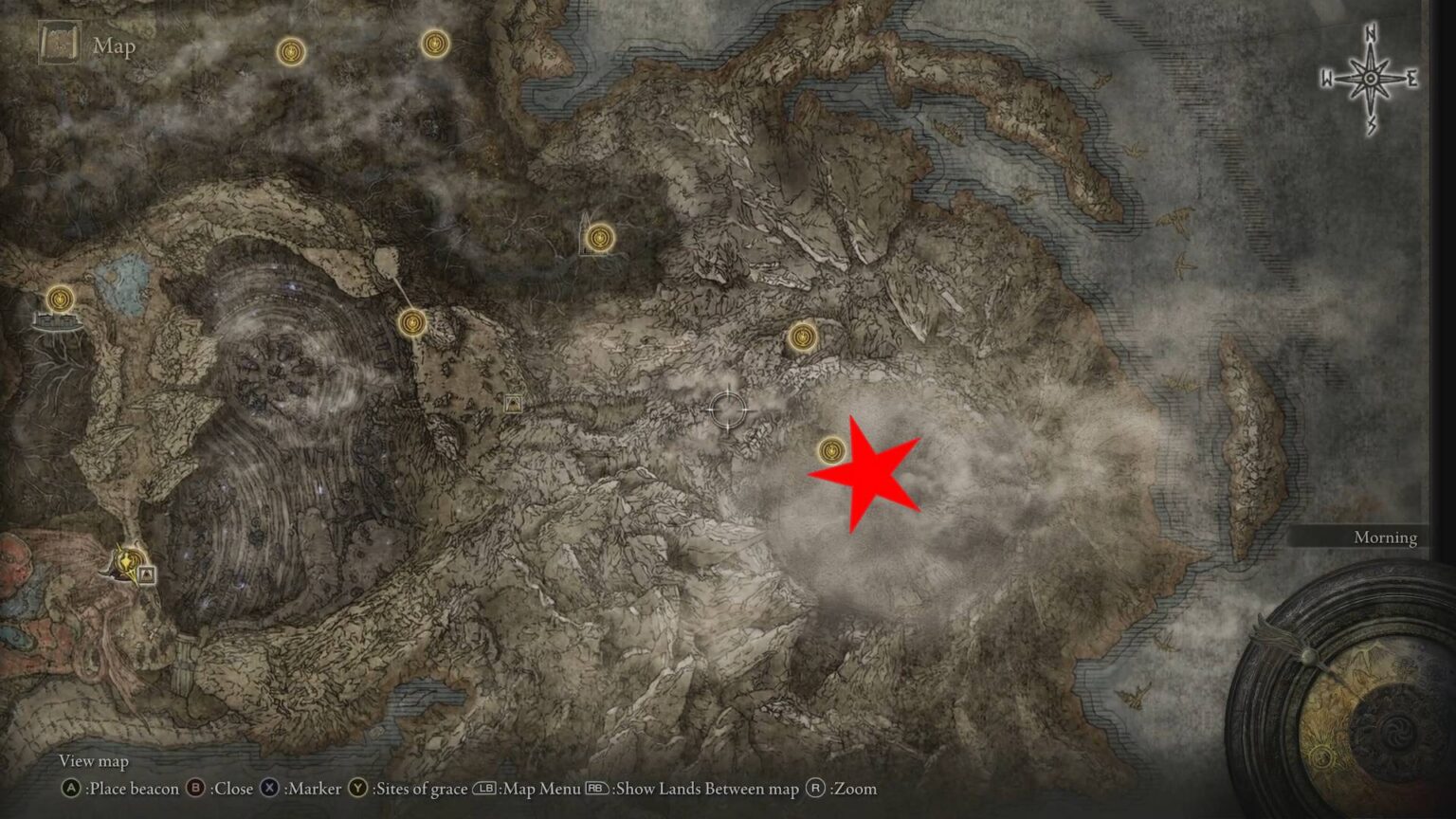Select the site of grace left of center
1456x819 pixels.
[x=414, y=323]
